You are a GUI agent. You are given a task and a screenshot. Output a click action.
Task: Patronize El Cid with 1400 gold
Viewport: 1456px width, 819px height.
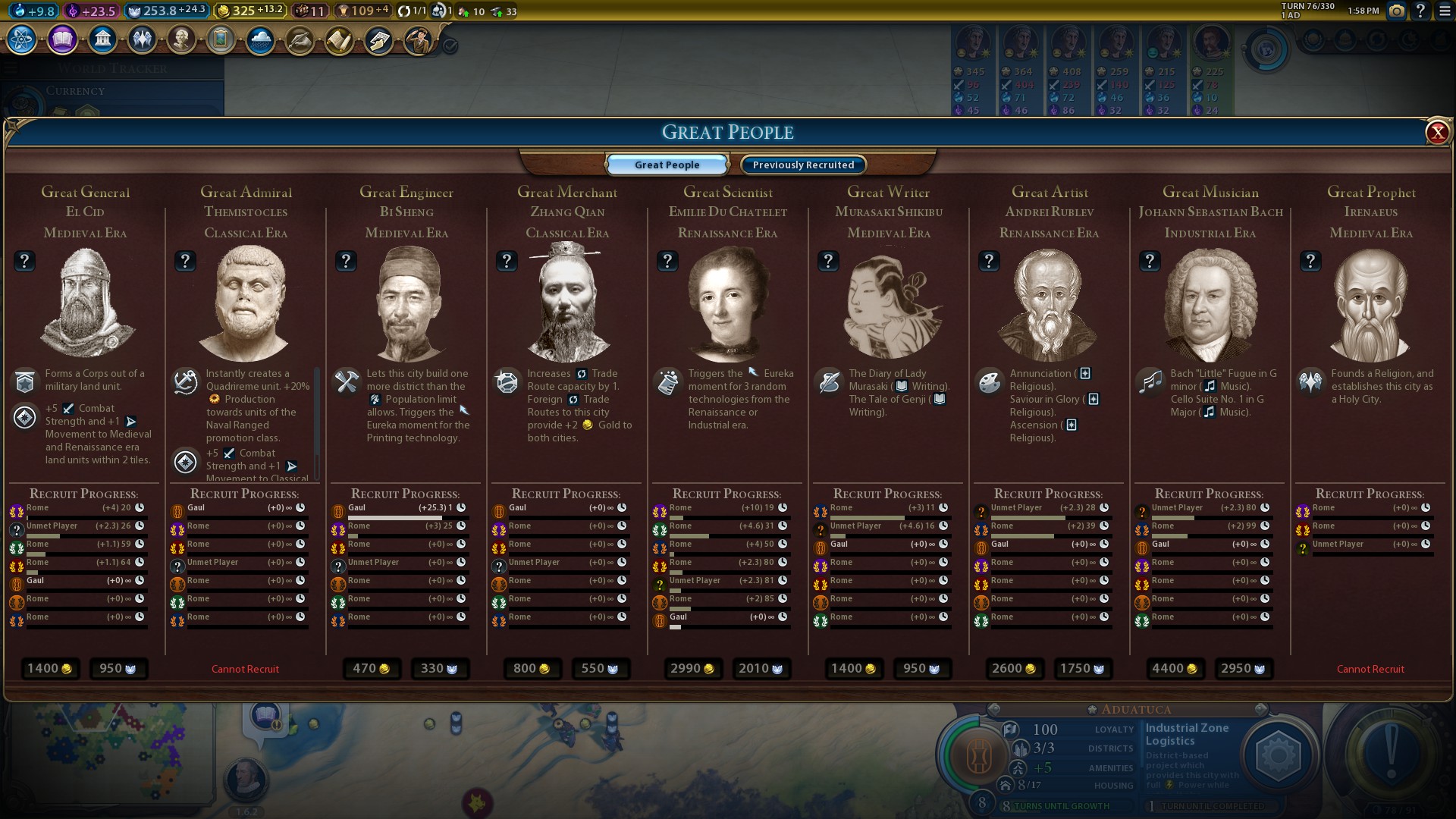tap(50, 668)
